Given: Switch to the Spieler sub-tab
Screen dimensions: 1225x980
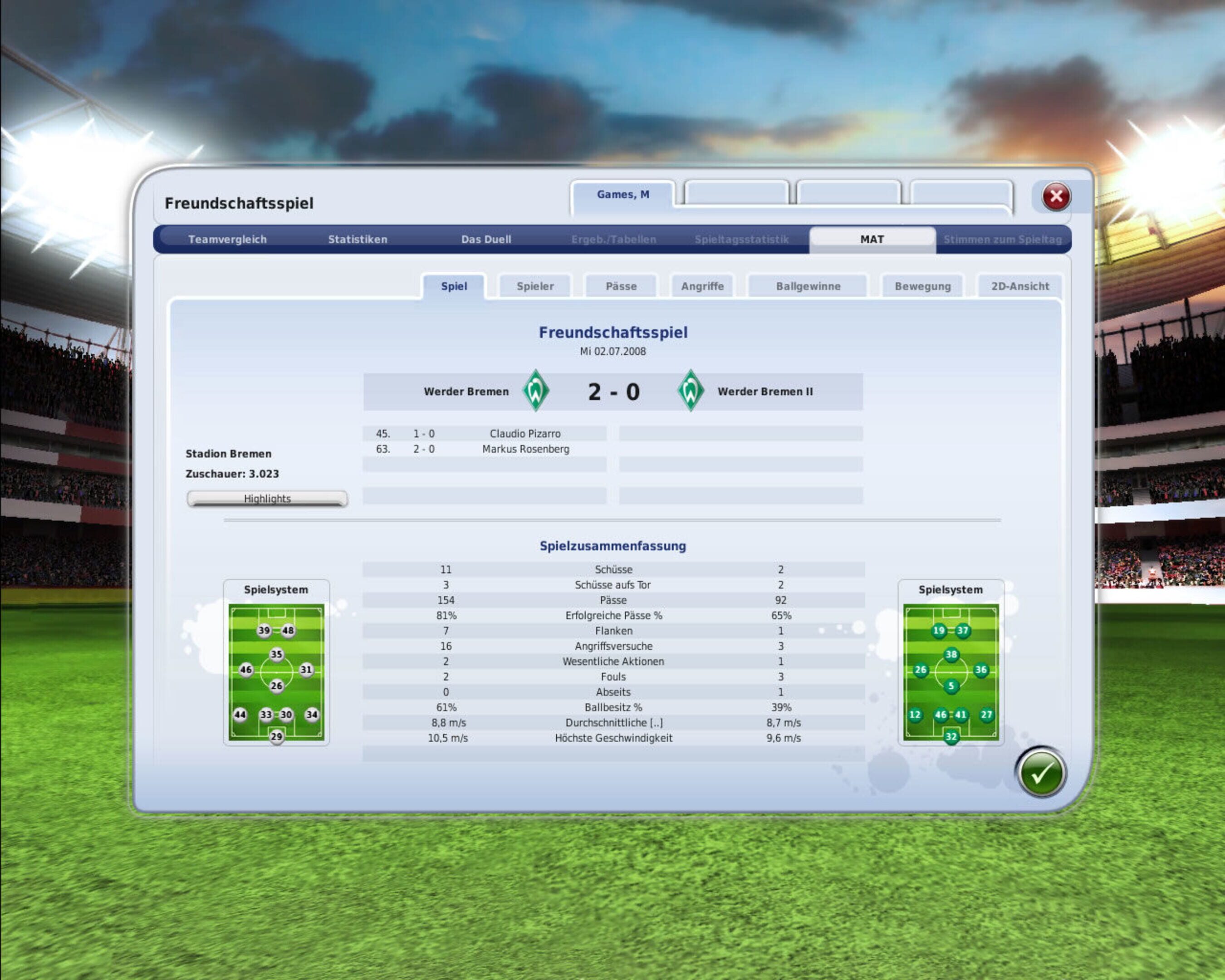Looking at the screenshot, I should click(534, 286).
